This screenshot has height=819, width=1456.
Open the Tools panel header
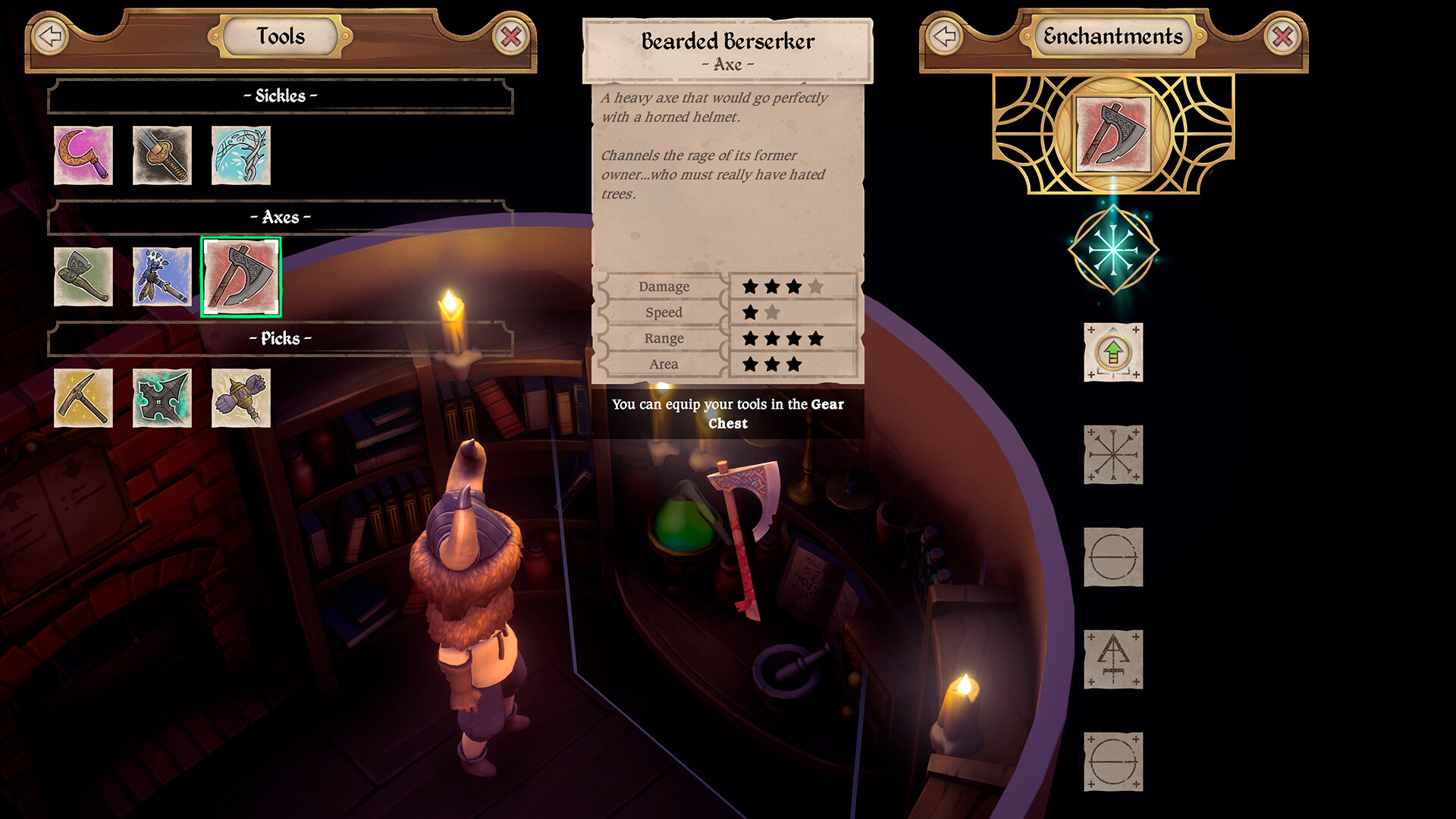(279, 36)
